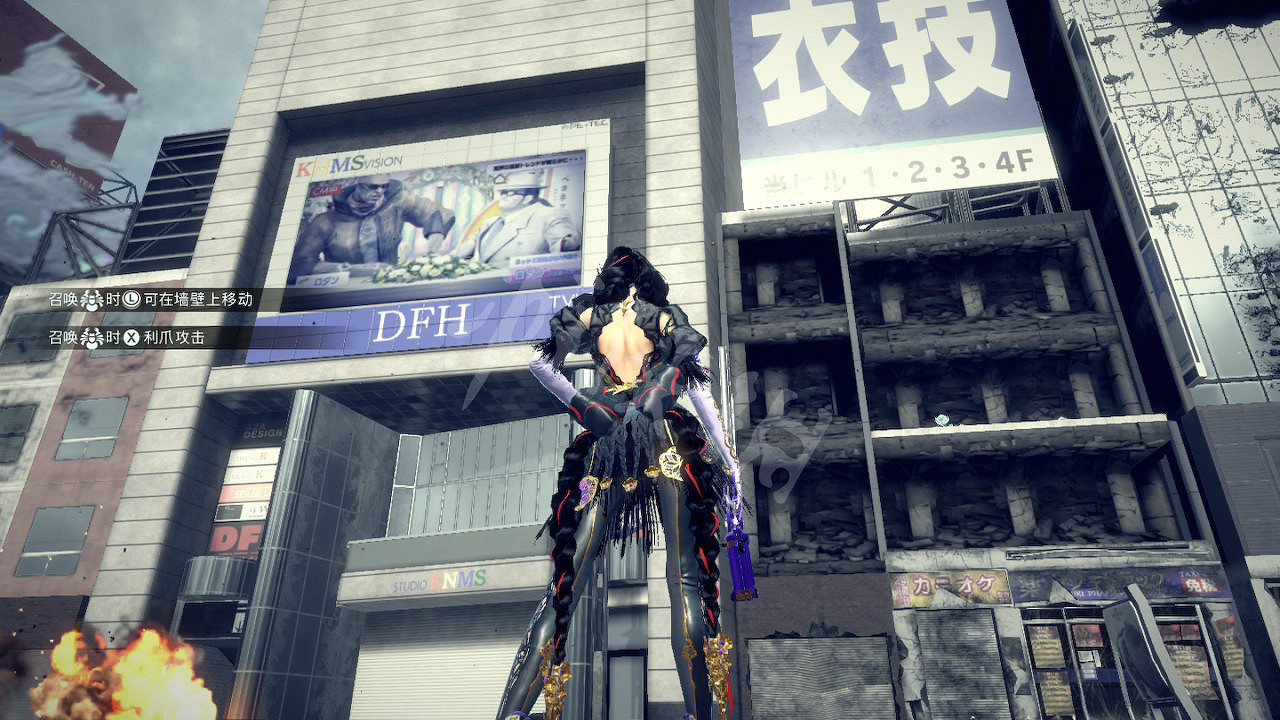The image size is (1280, 720).
Task: Click the 衣技 sign on the right building
Action: coord(875,55)
